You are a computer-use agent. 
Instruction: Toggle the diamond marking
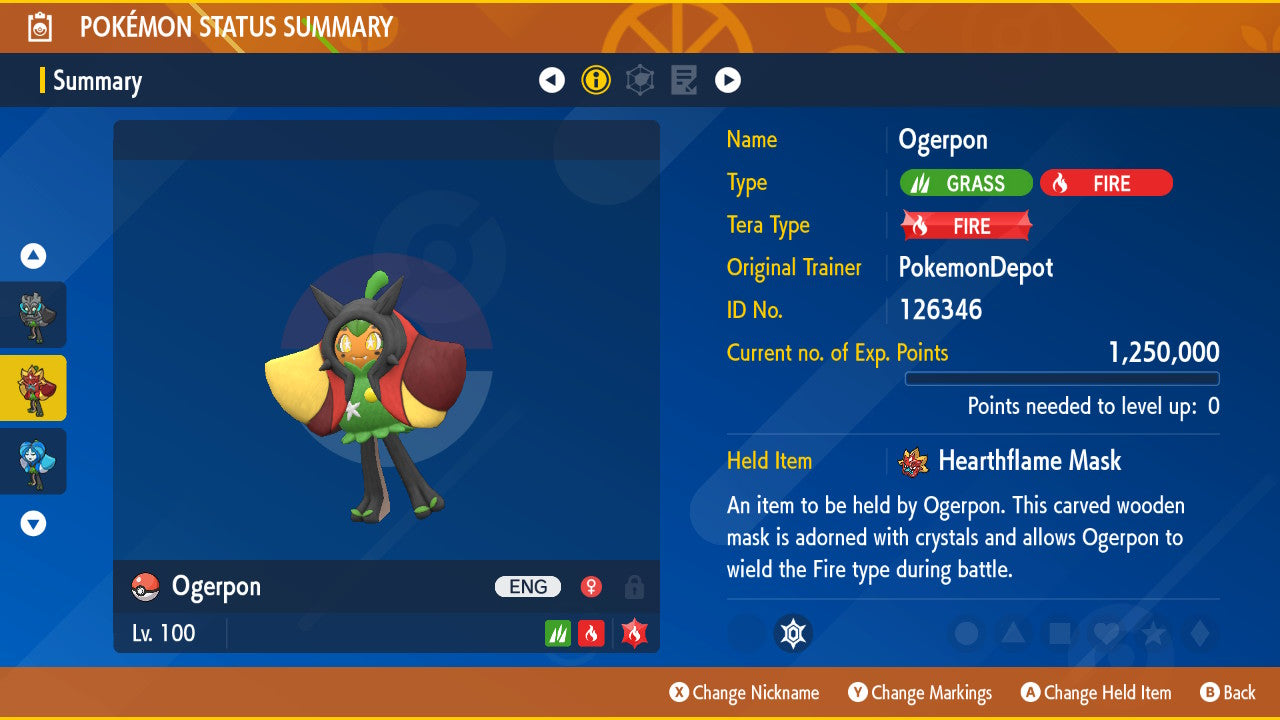[x=1197, y=633]
